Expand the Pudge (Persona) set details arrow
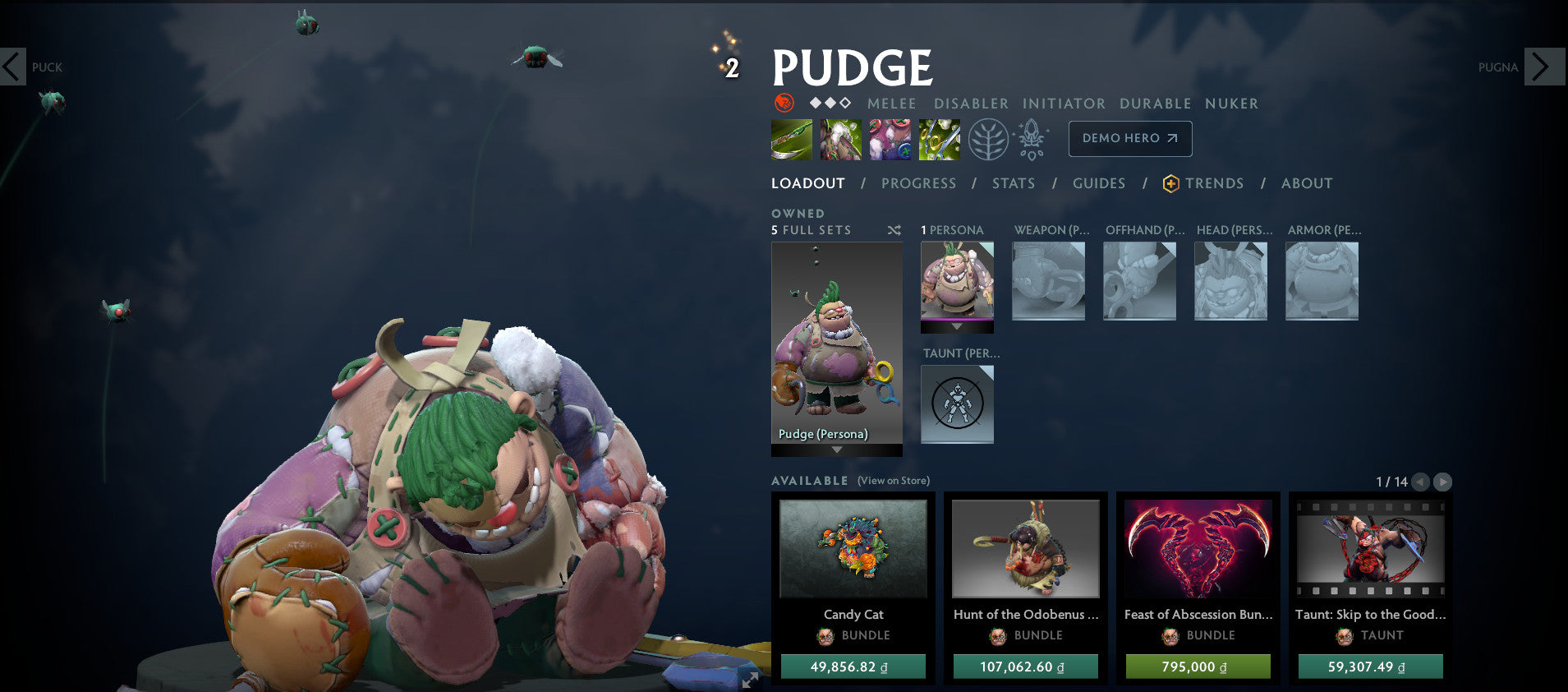This screenshot has width=1568, height=692. 836,450
